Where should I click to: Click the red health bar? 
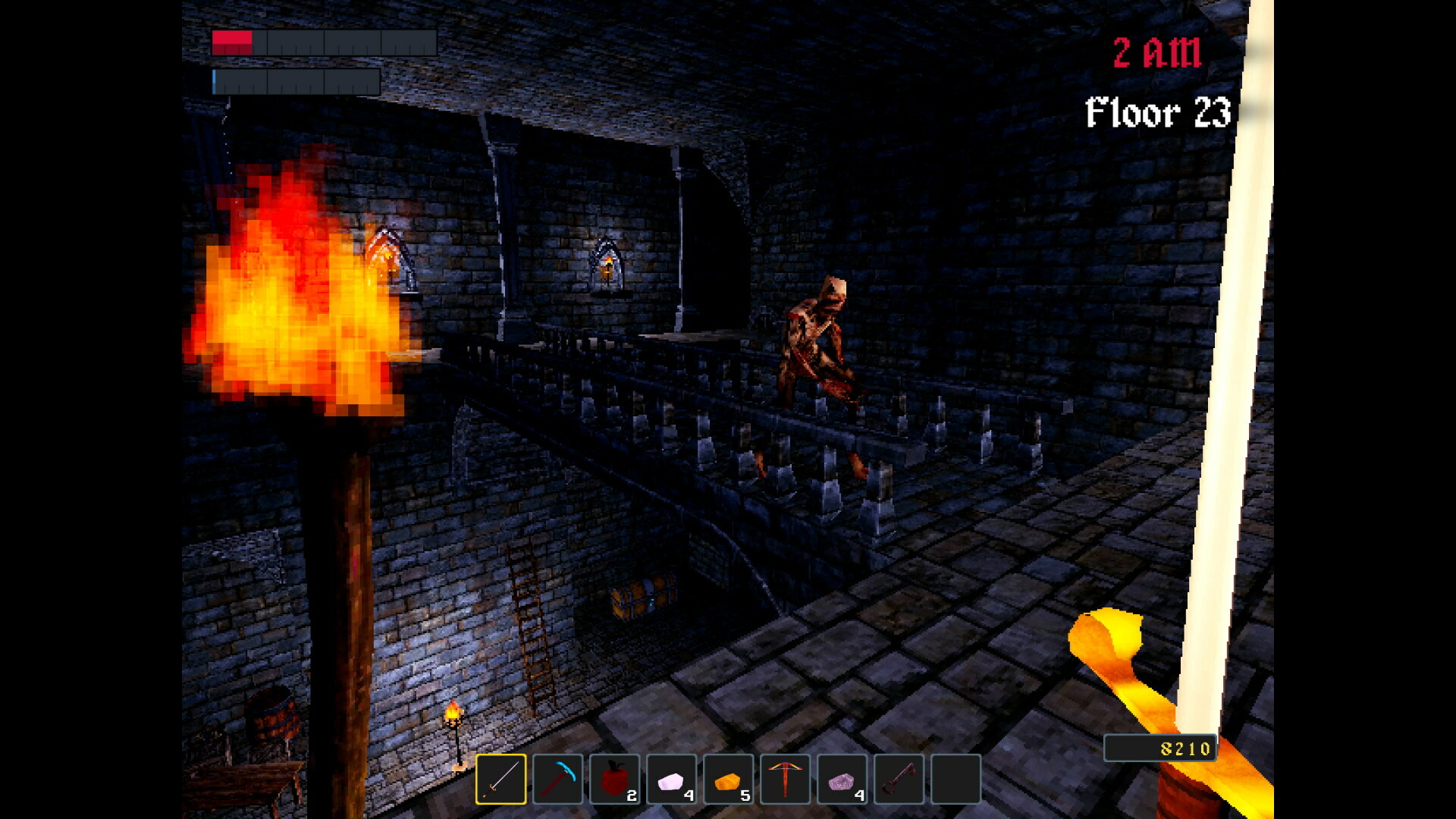[x=231, y=42]
